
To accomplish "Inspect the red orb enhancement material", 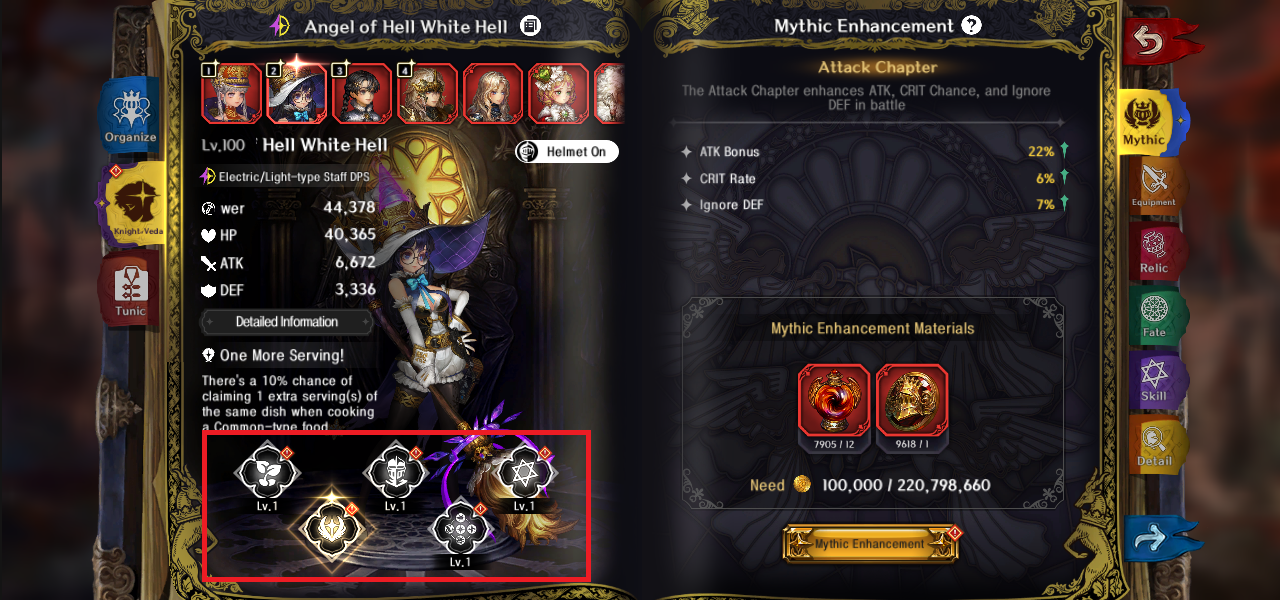I will 833,401.
